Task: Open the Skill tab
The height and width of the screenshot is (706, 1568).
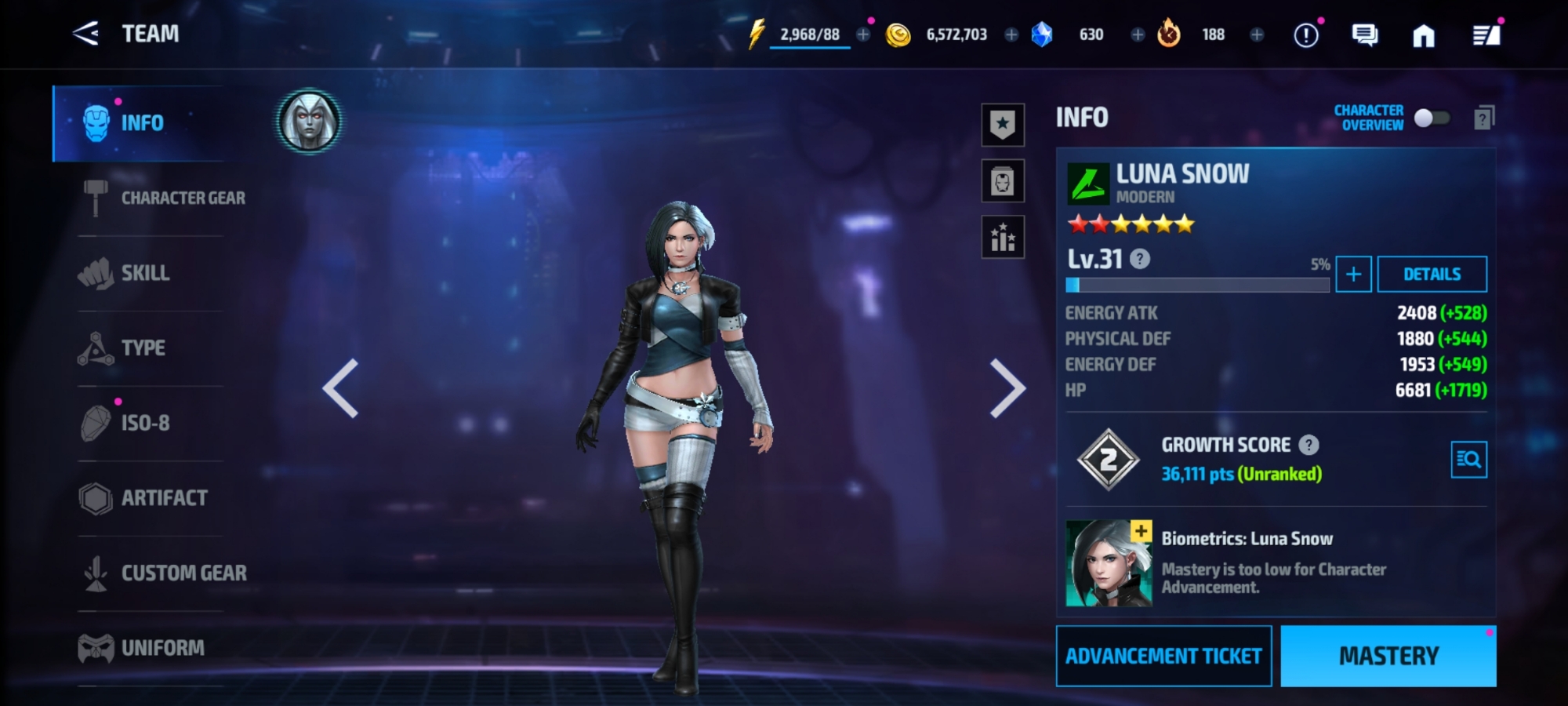Action: [145, 273]
